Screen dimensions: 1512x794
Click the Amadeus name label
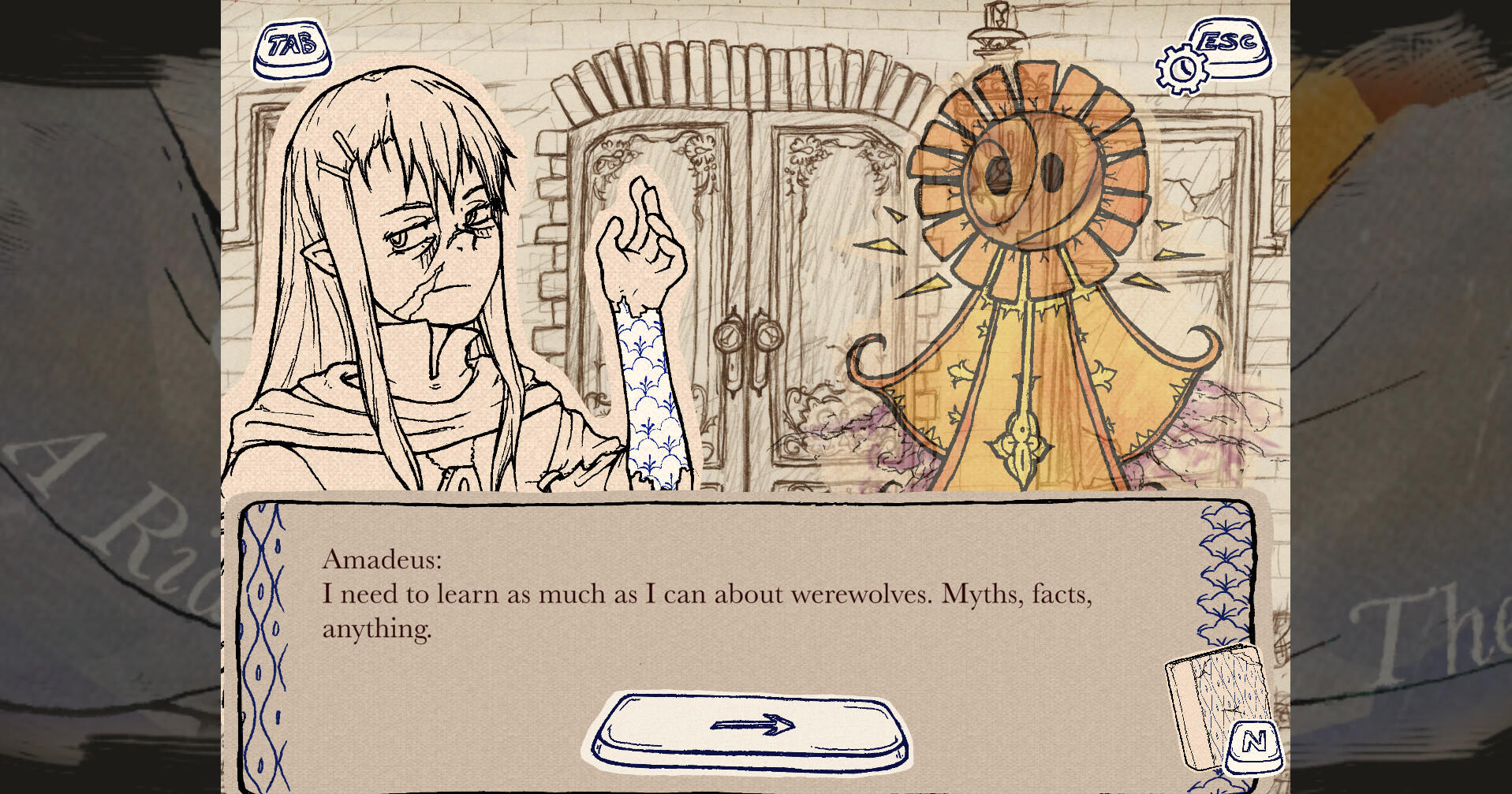click(382, 561)
